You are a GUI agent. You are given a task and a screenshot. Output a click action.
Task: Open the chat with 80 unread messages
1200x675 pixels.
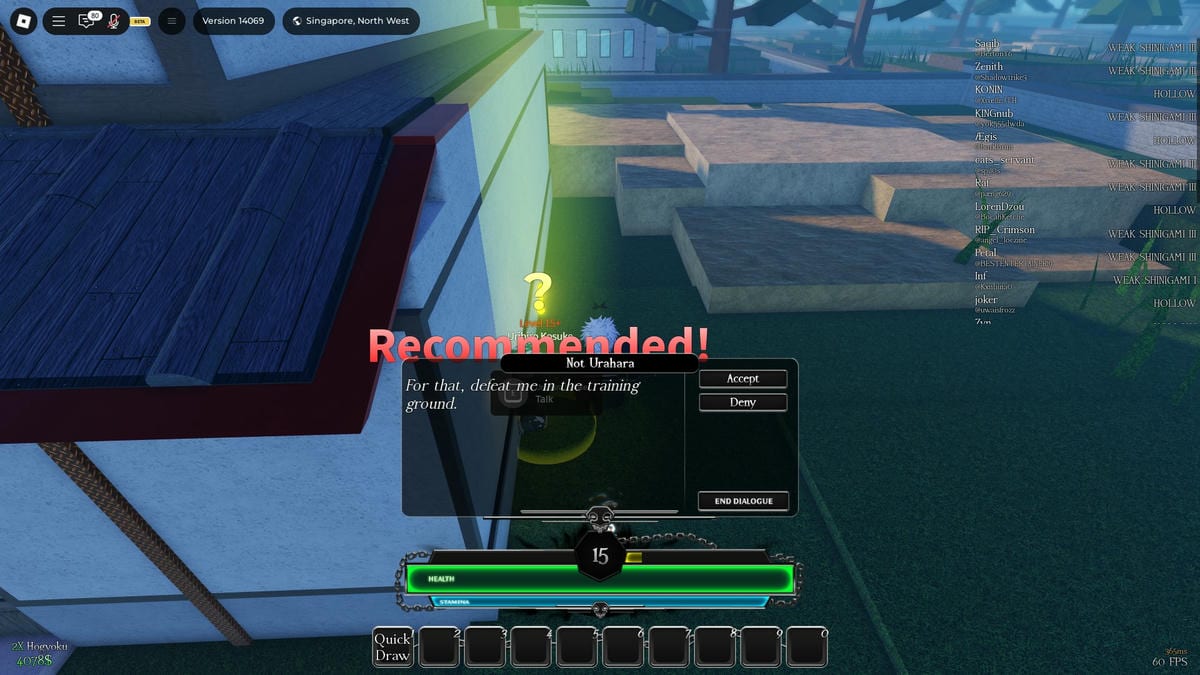click(87, 21)
